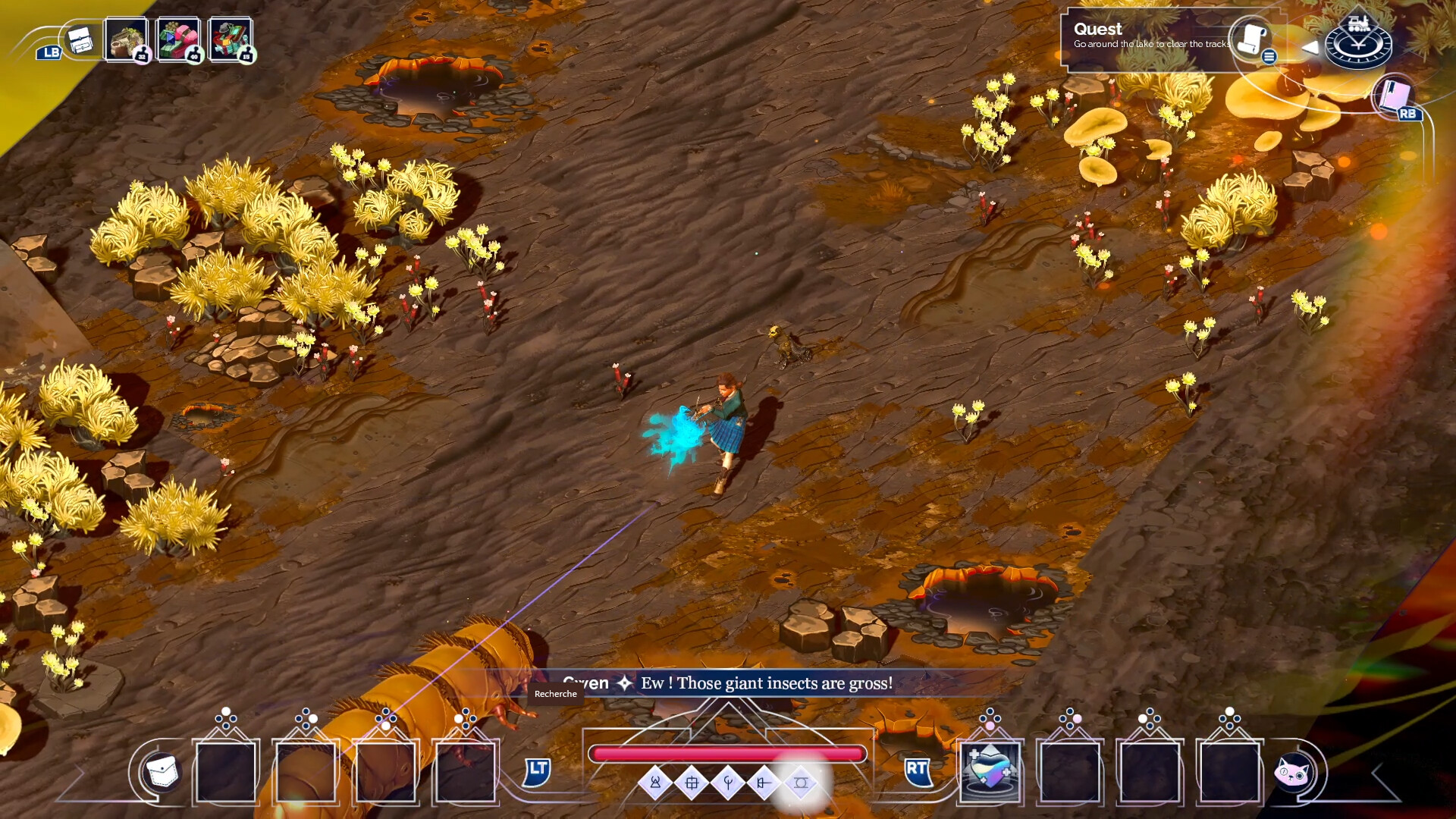Toggle the crosshair rune glyph diamond

(692, 783)
